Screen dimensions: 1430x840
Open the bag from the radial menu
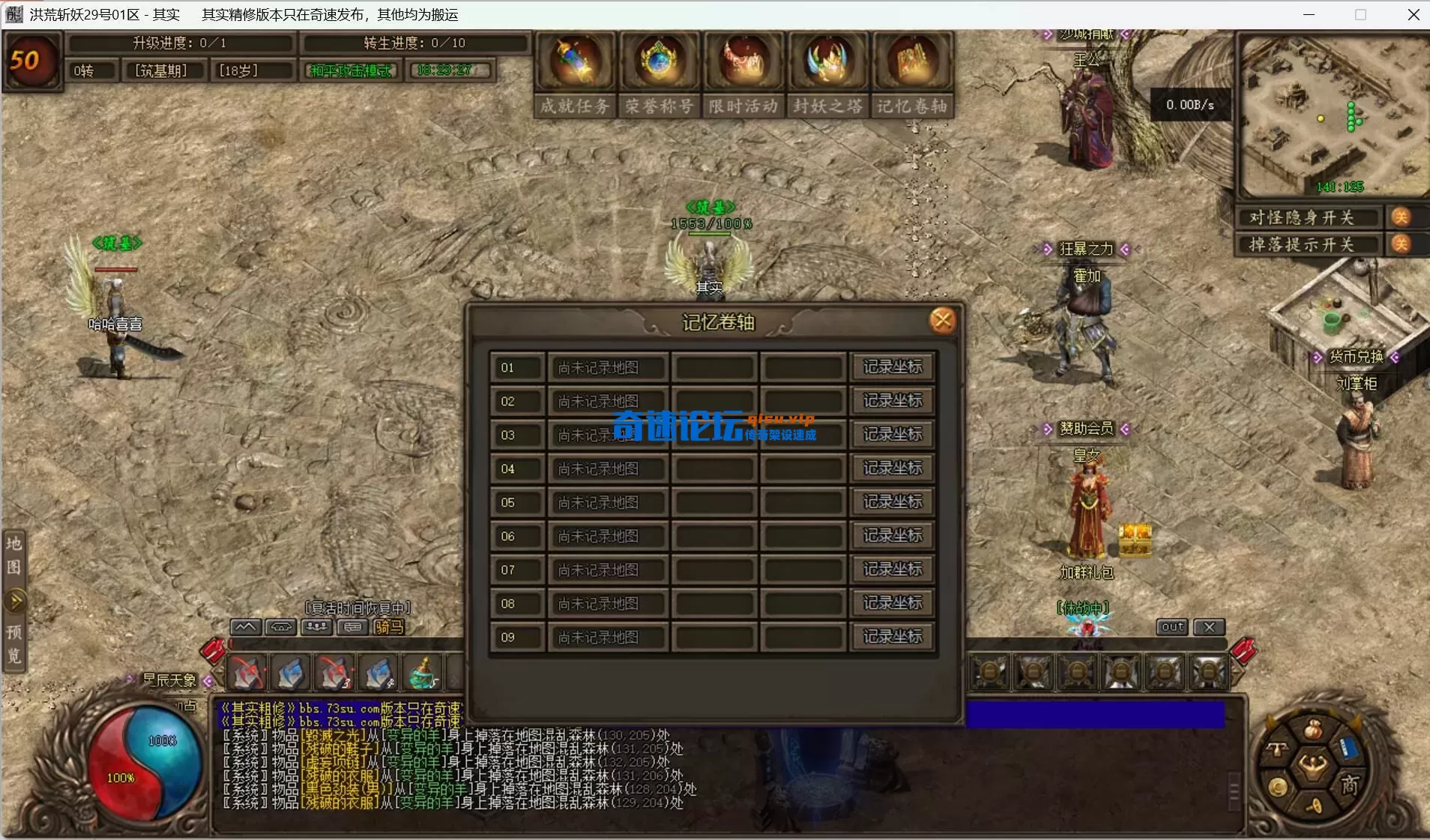pos(1312,729)
